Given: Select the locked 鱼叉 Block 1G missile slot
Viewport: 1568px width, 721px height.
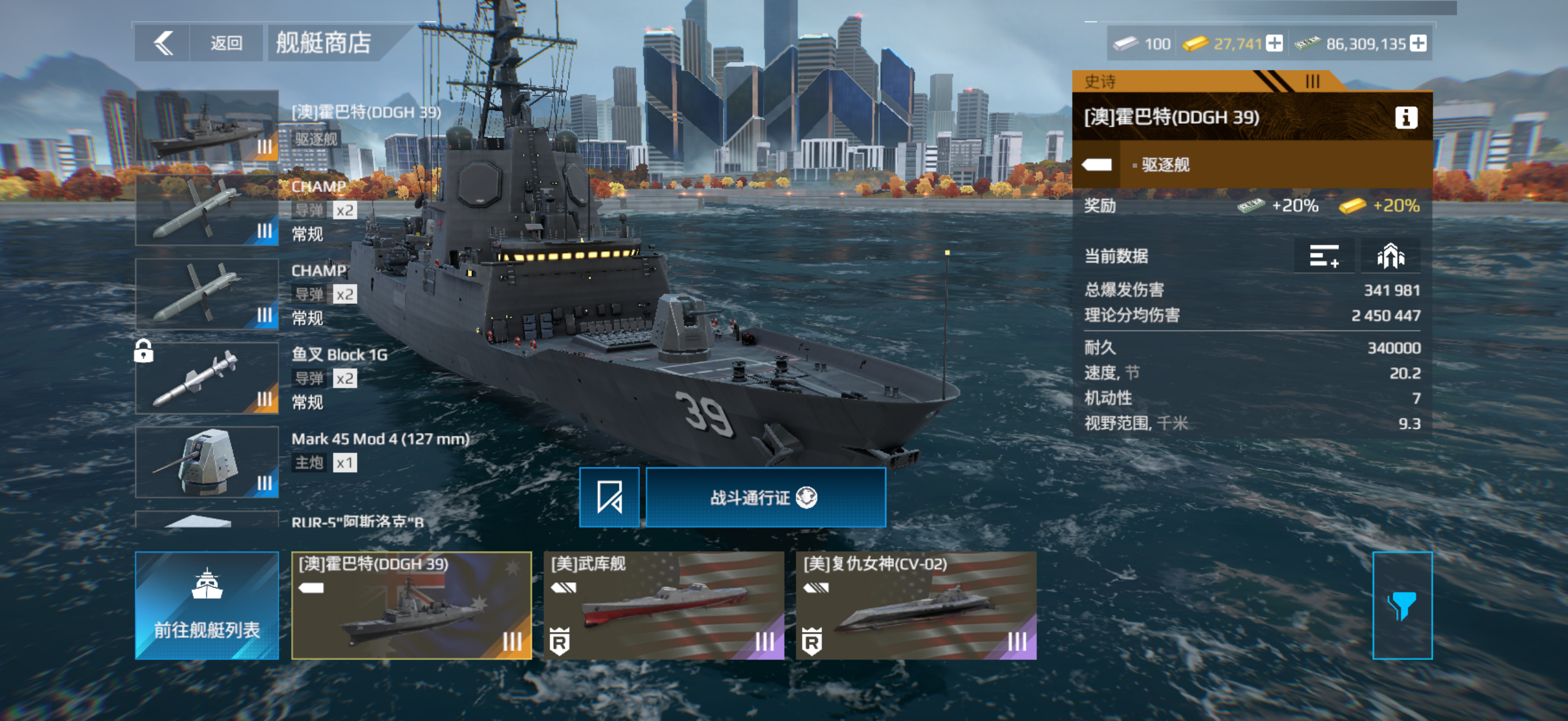Looking at the screenshot, I should click(207, 378).
